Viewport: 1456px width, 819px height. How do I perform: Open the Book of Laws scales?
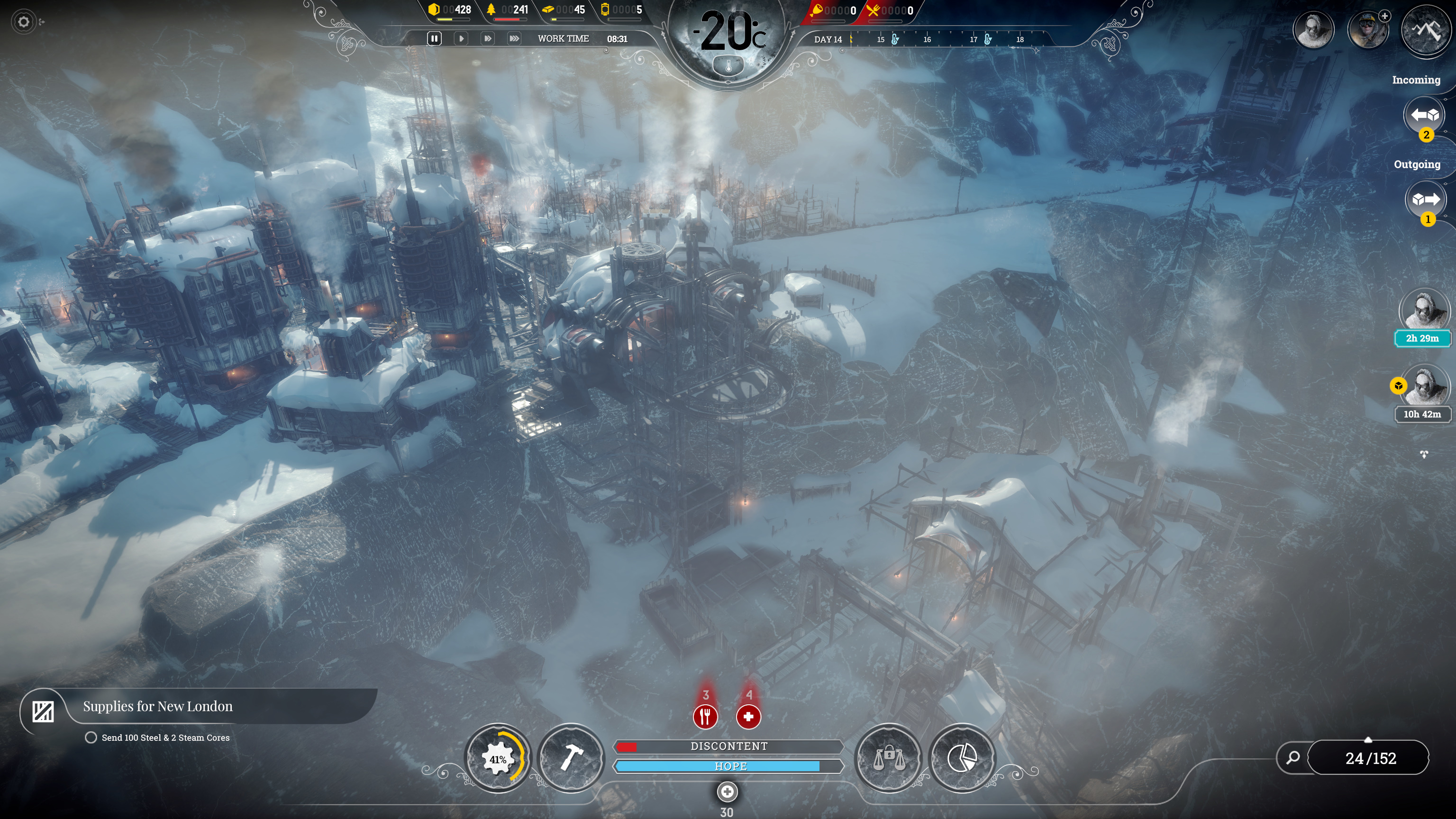[x=889, y=758]
